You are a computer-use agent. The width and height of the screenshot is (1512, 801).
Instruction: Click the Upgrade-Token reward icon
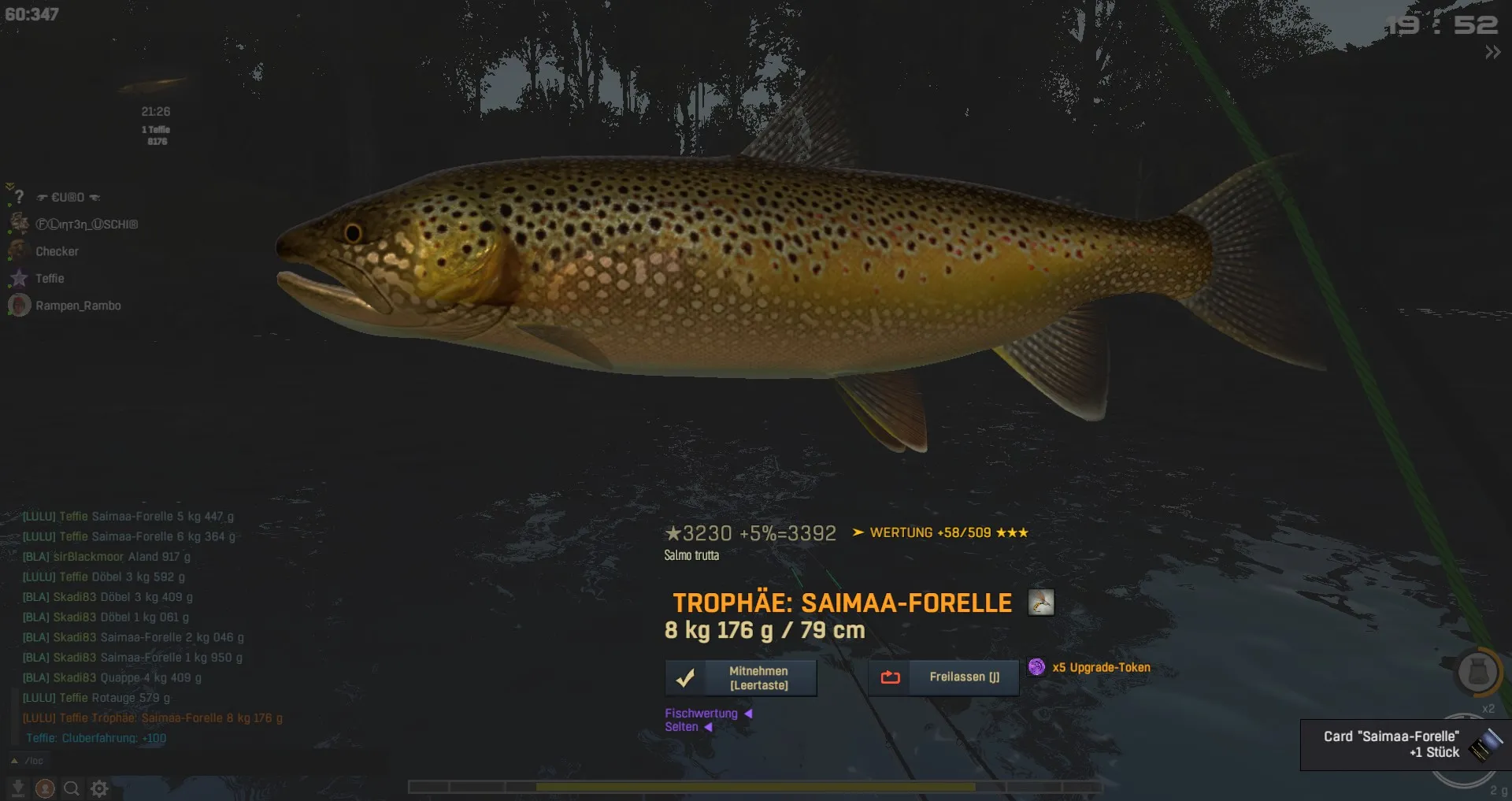pos(1037,667)
